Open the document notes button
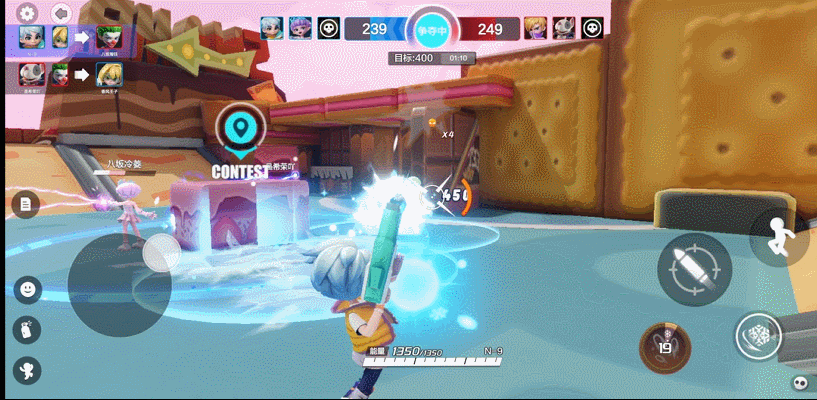817x400 pixels. [26, 205]
